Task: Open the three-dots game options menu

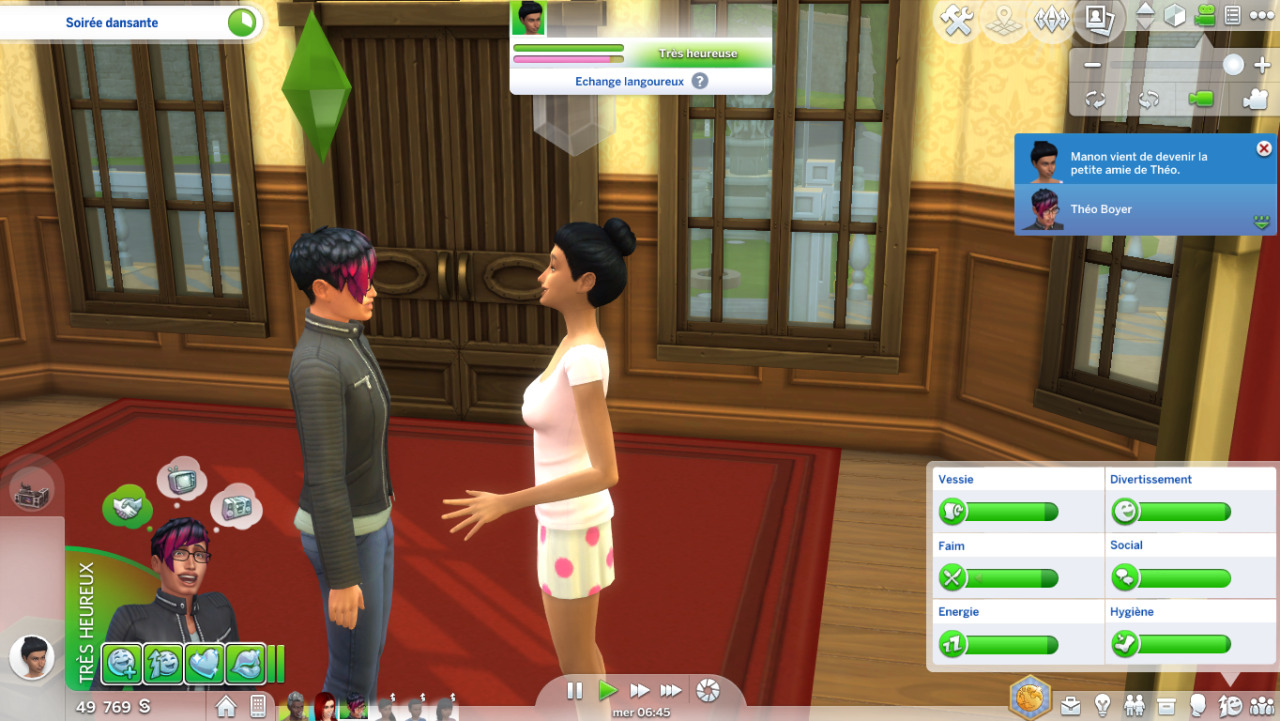Action: (x=1261, y=16)
